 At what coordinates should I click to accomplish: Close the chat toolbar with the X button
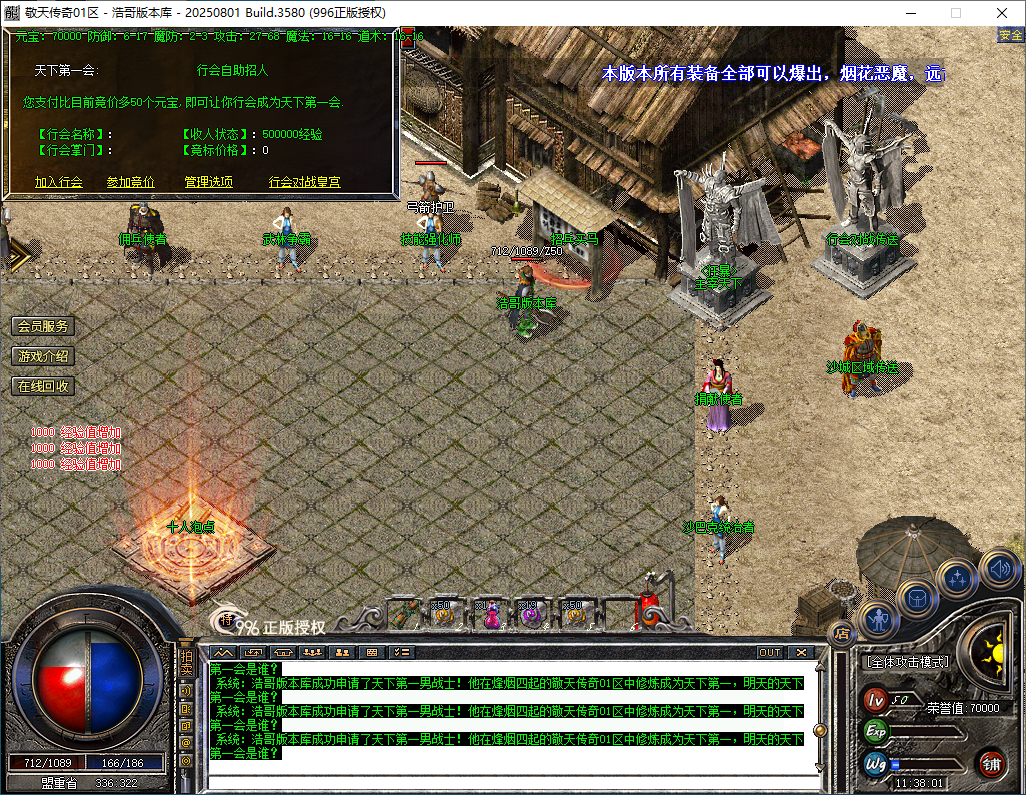pyautogui.click(x=800, y=652)
